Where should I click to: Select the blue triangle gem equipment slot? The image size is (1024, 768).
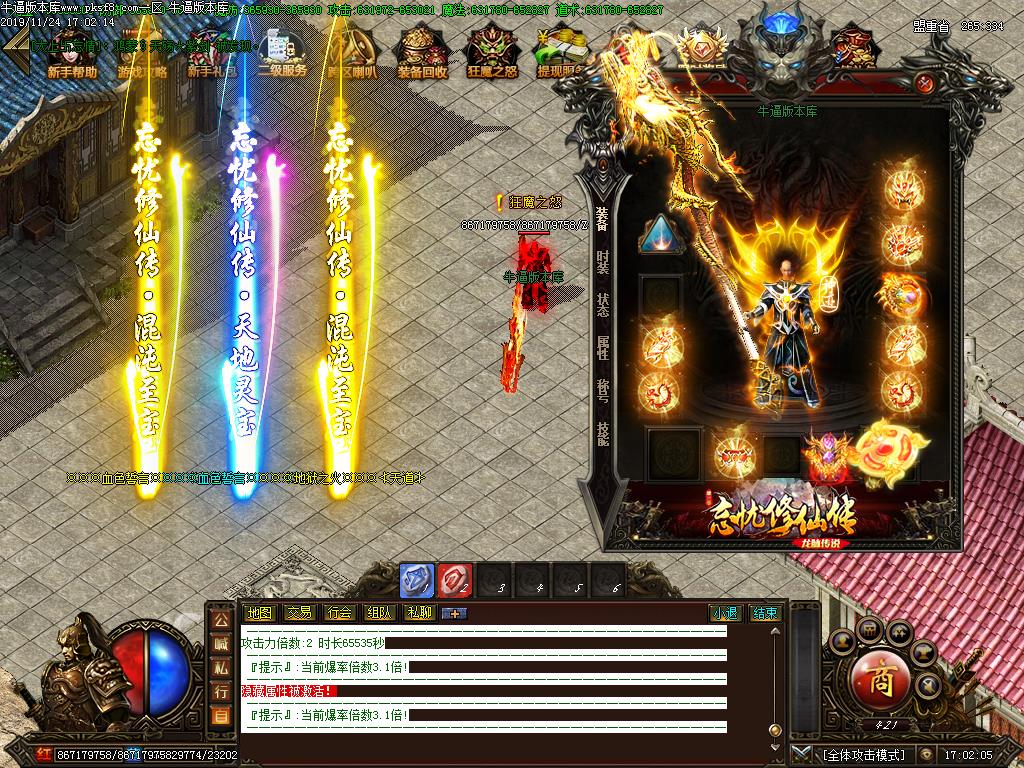click(x=661, y=236)
